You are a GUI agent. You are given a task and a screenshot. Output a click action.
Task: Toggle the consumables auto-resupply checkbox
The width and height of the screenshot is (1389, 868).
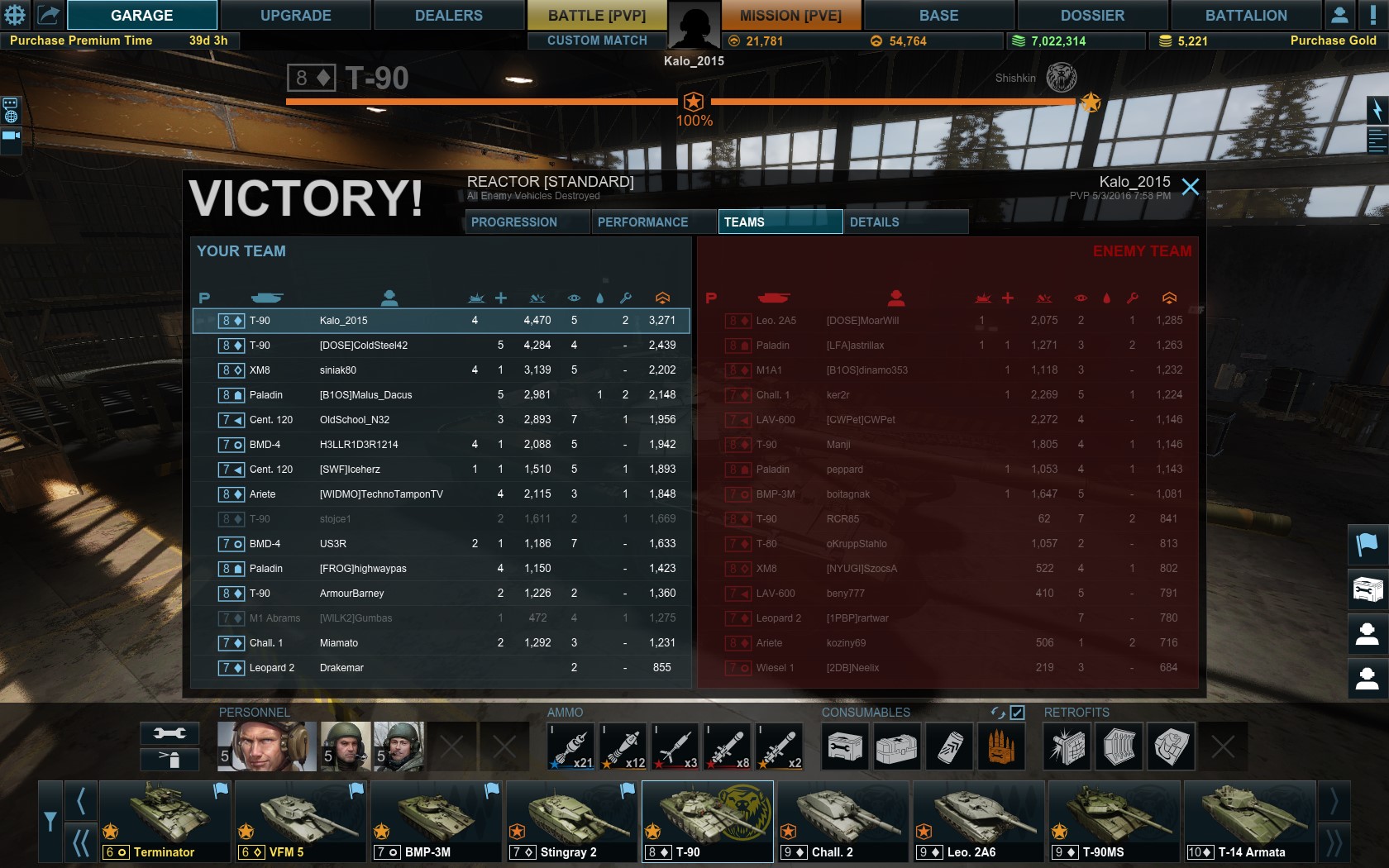point(1018,713)
